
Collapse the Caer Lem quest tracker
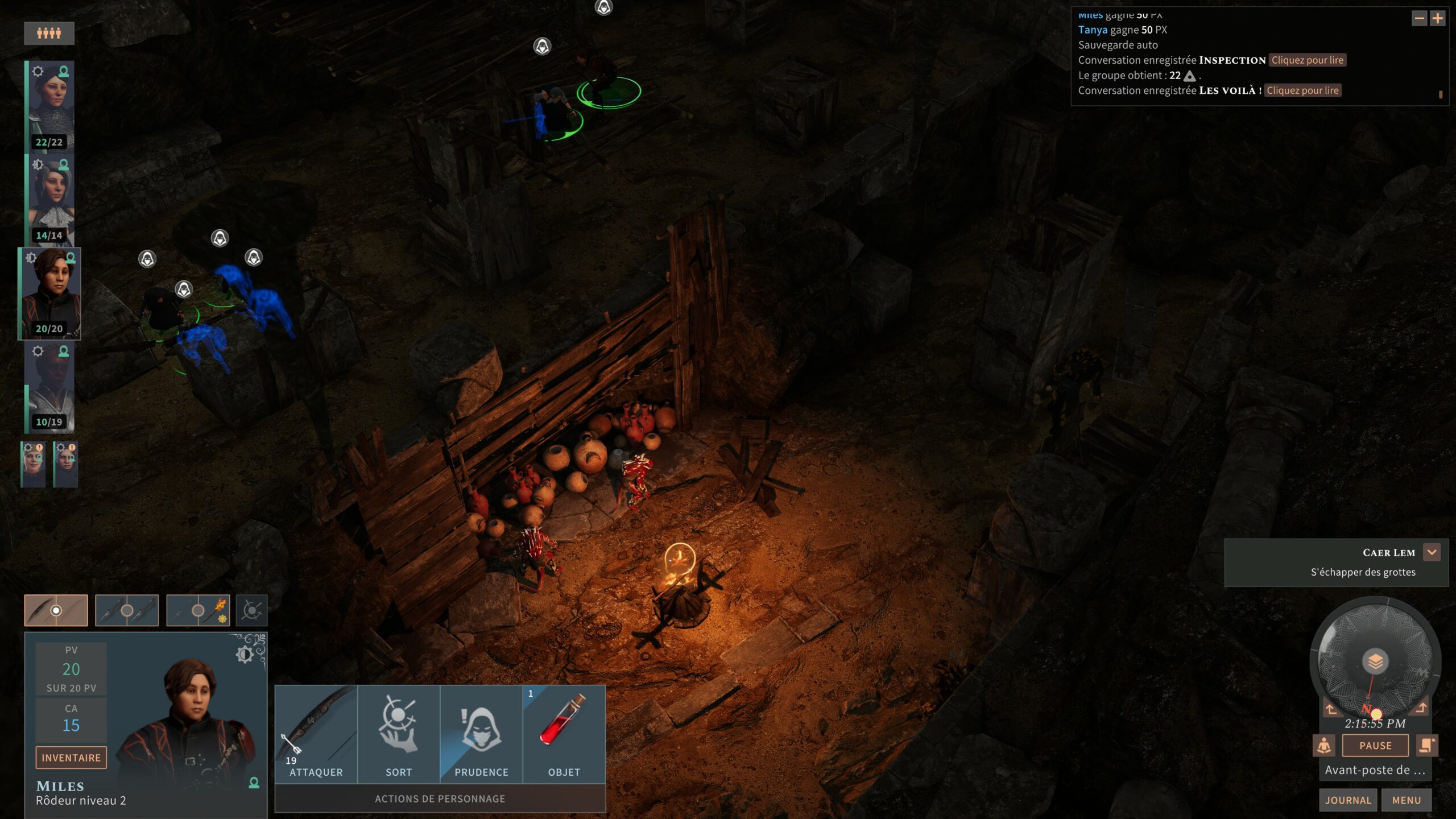[x=1432, y=552]
